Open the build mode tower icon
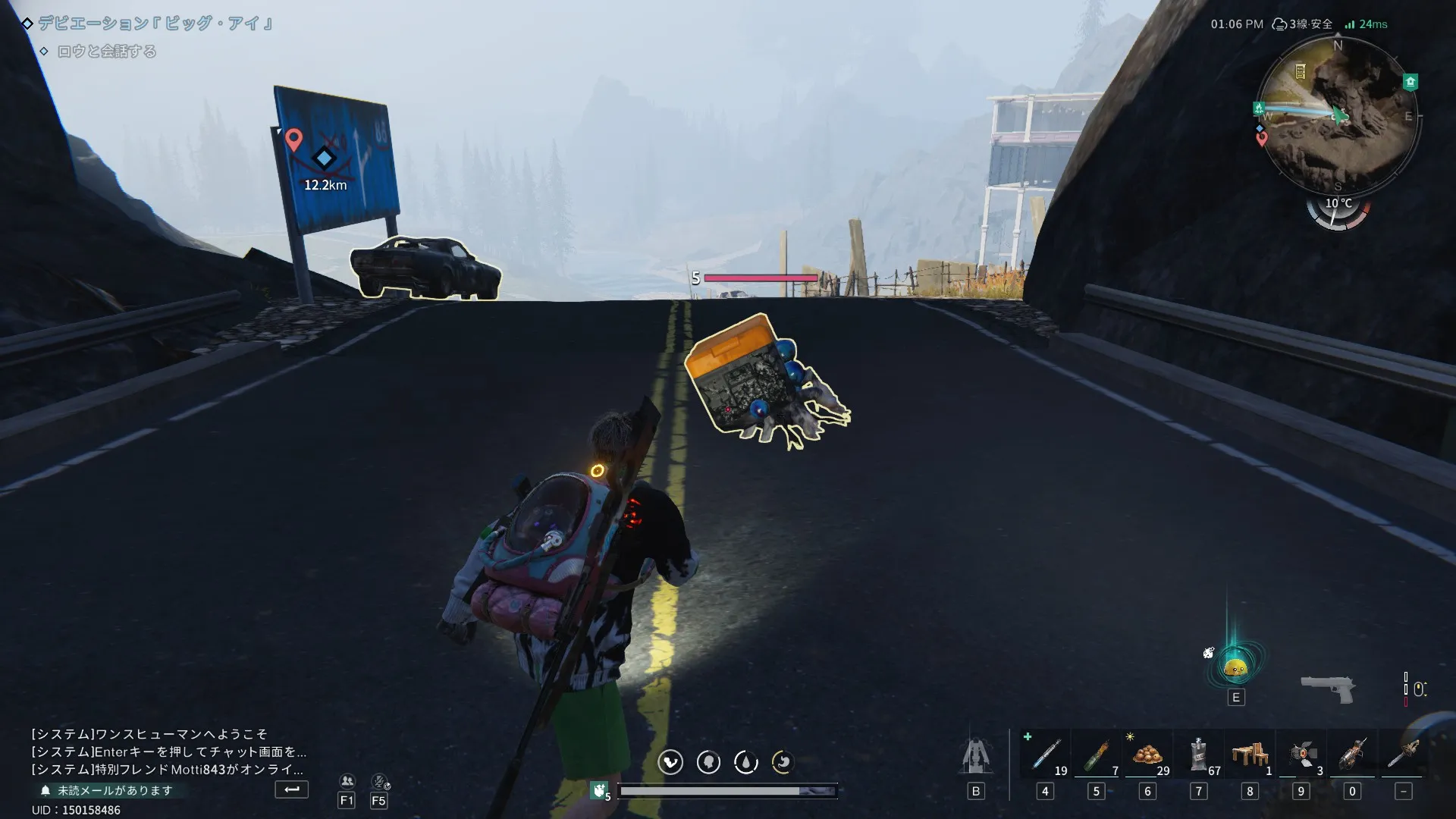Screen dimensions: 1456x819 (976, 755)
